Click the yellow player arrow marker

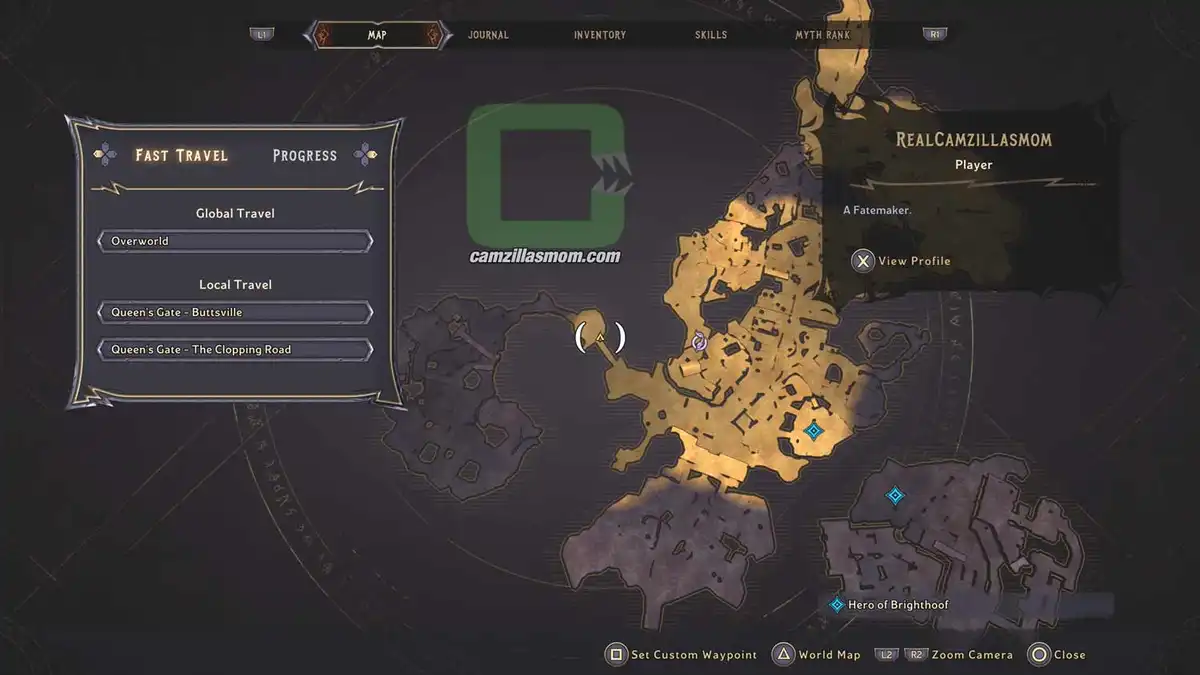tap(600, 338)
